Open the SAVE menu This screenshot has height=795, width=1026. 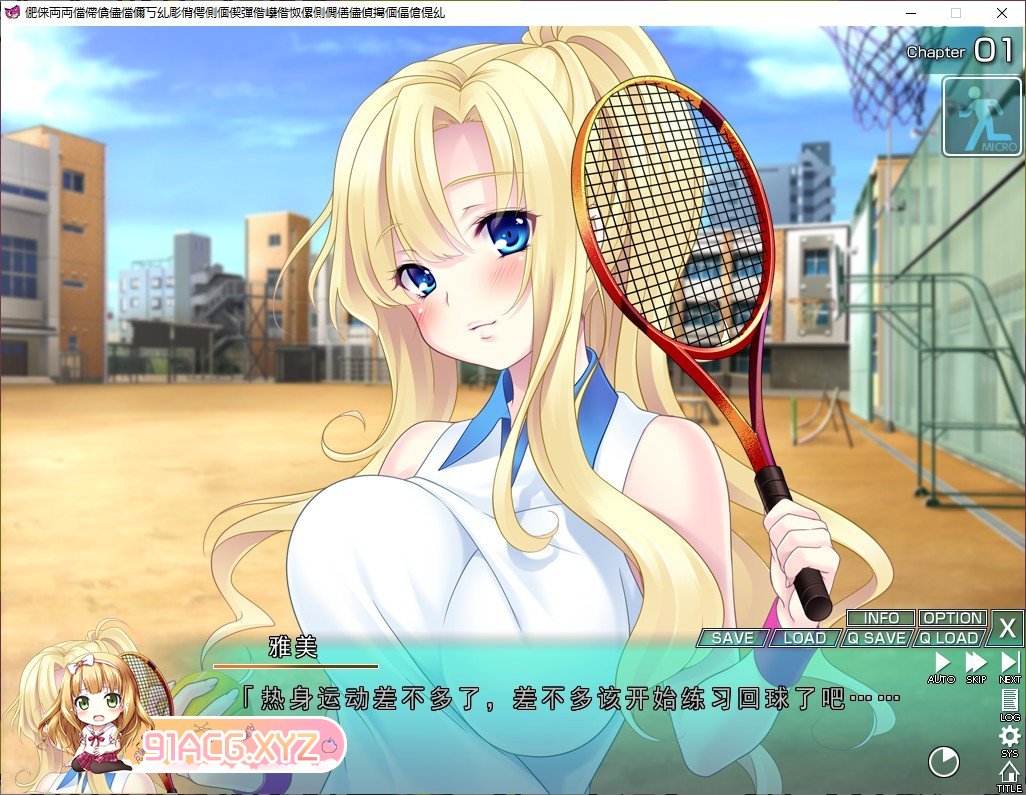[733, 638]
